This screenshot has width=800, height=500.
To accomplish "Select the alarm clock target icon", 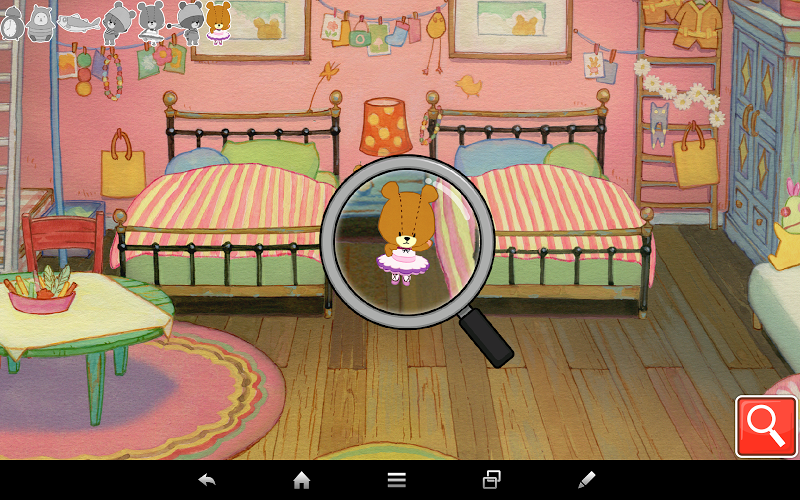I will pyautogui.click(x=11, y=23).
